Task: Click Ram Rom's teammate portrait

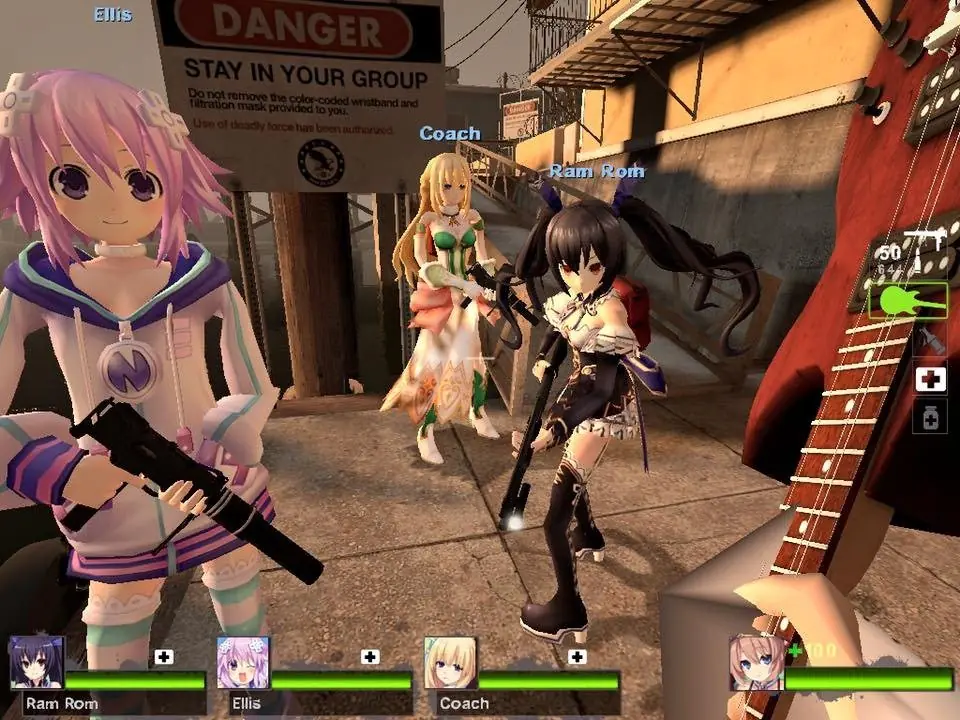Action: (37, 662)
